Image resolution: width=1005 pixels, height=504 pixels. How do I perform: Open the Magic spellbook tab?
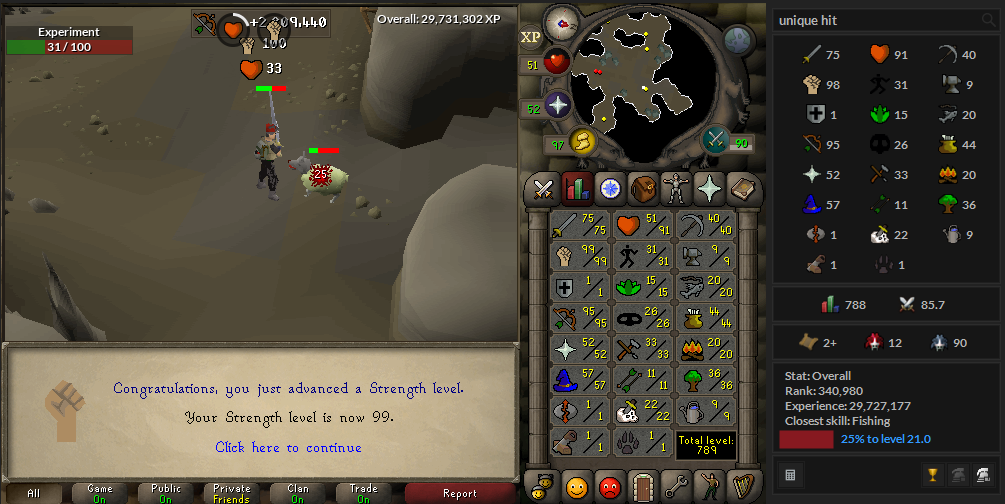(741, 188)
